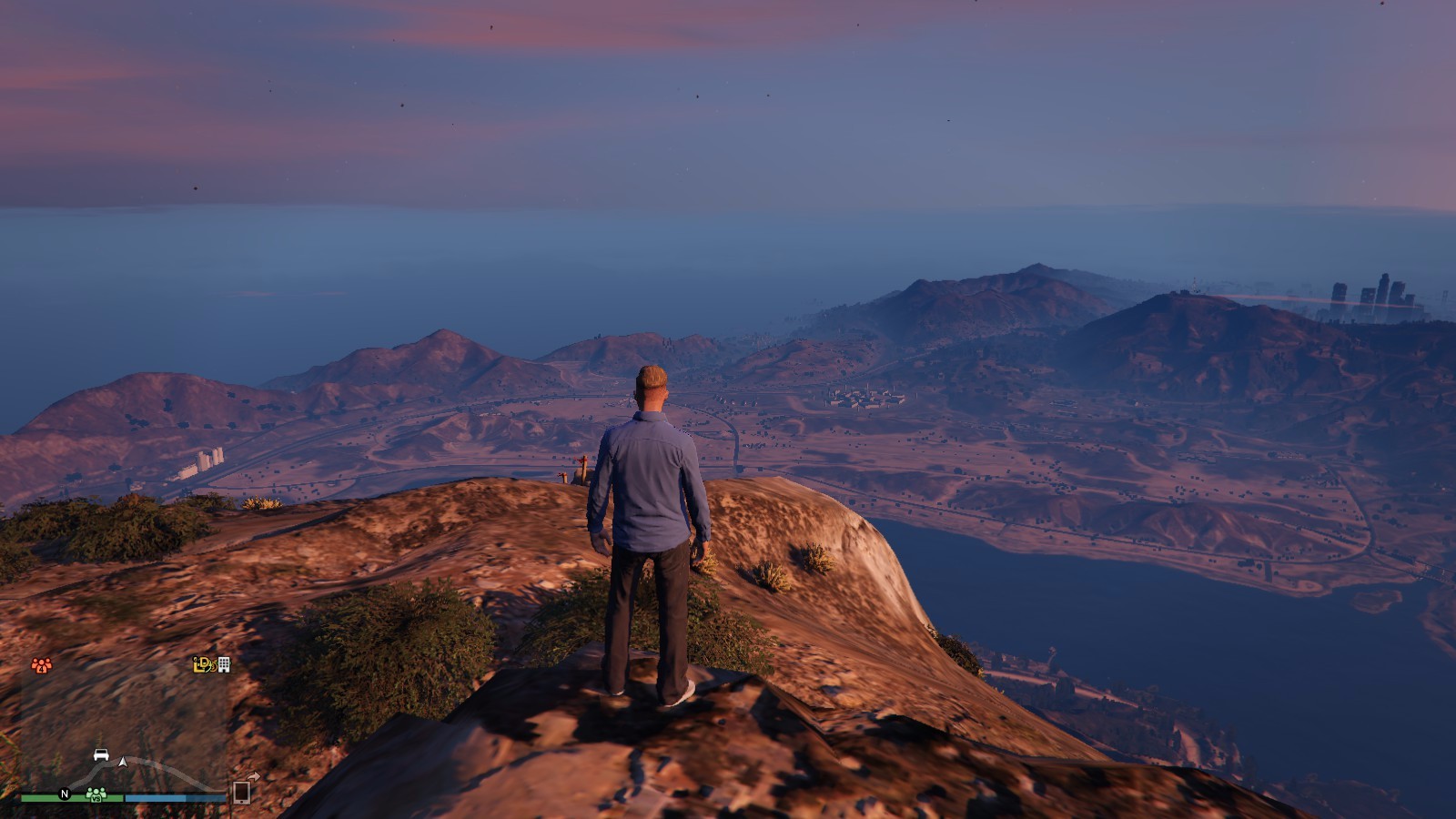Click the number 4 badge on the crew icon

tap(42, 668)
